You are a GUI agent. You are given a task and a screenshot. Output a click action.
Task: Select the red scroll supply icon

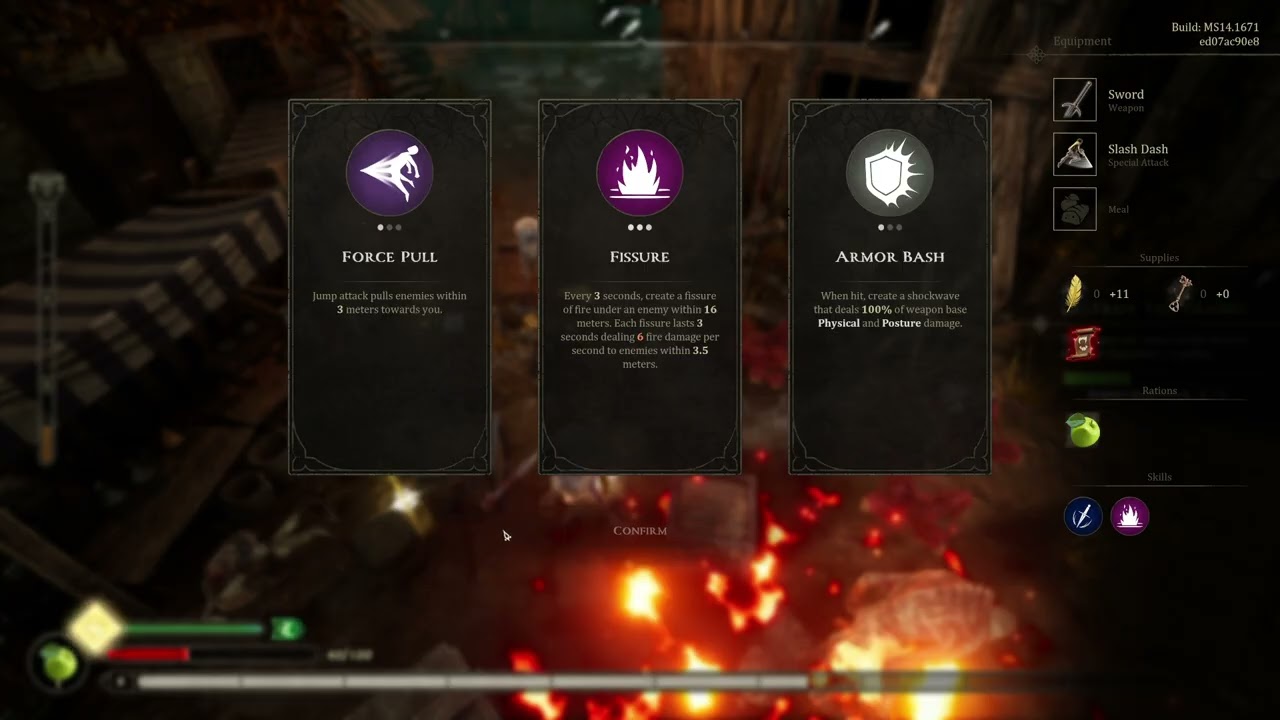click(1083, 344)
